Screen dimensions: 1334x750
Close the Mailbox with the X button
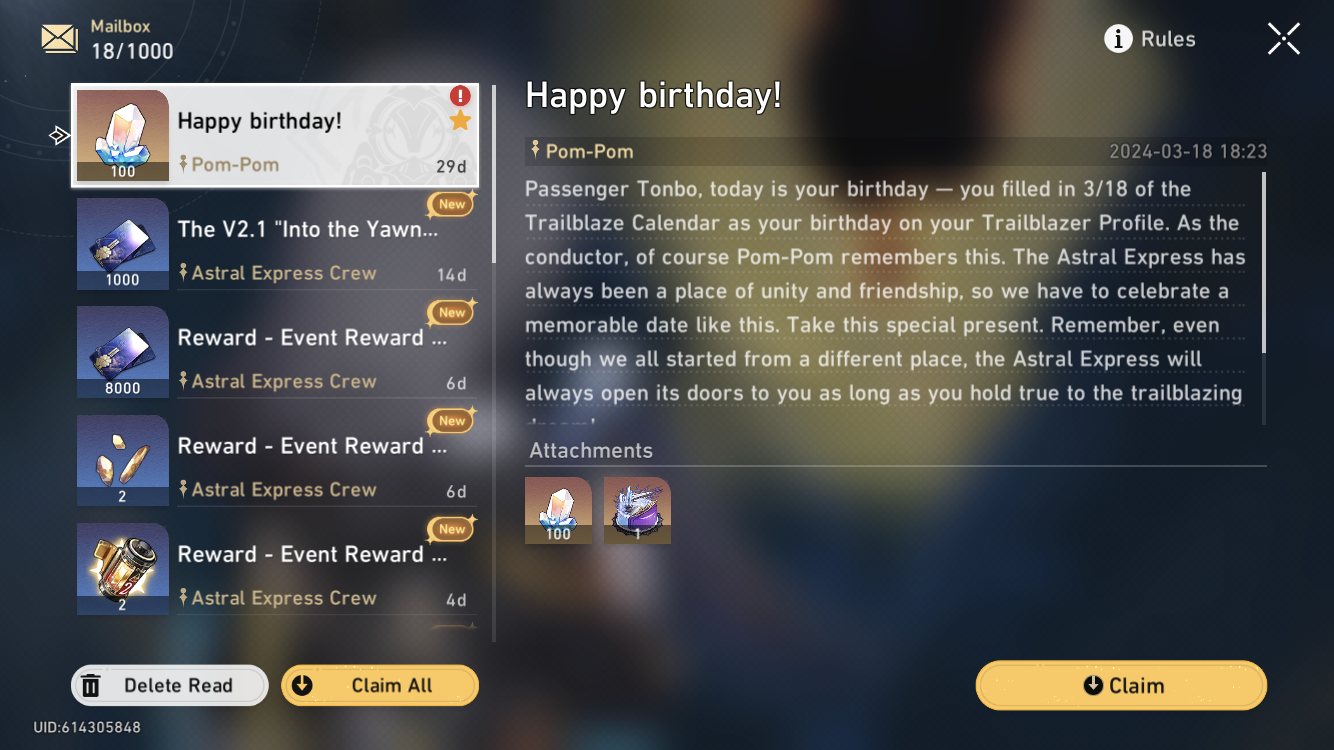click(x=1283, y=38)
